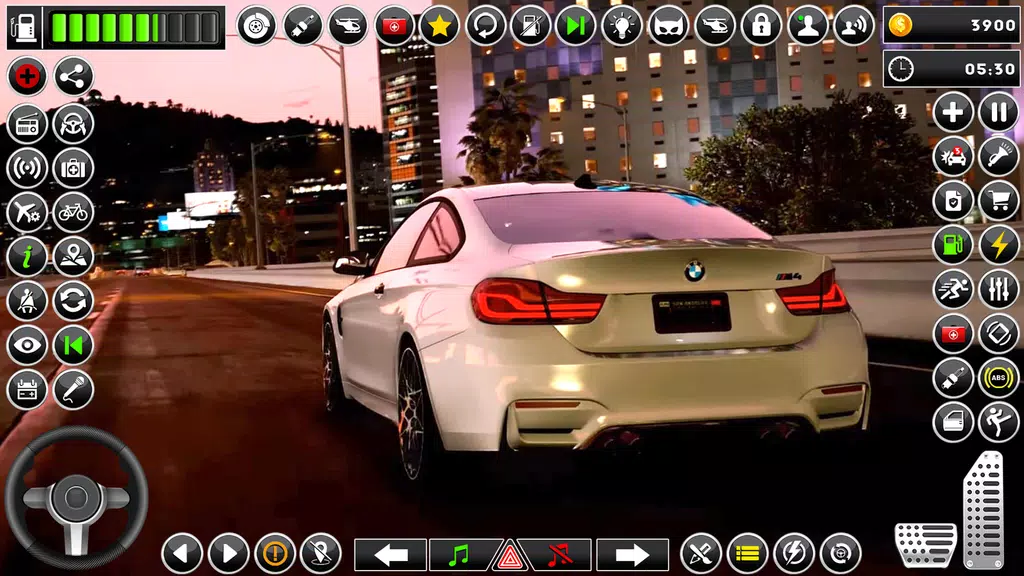The image size is (1024, 576).
Task: Toggle the eye camera view
Action: click(x=27, y=345)
